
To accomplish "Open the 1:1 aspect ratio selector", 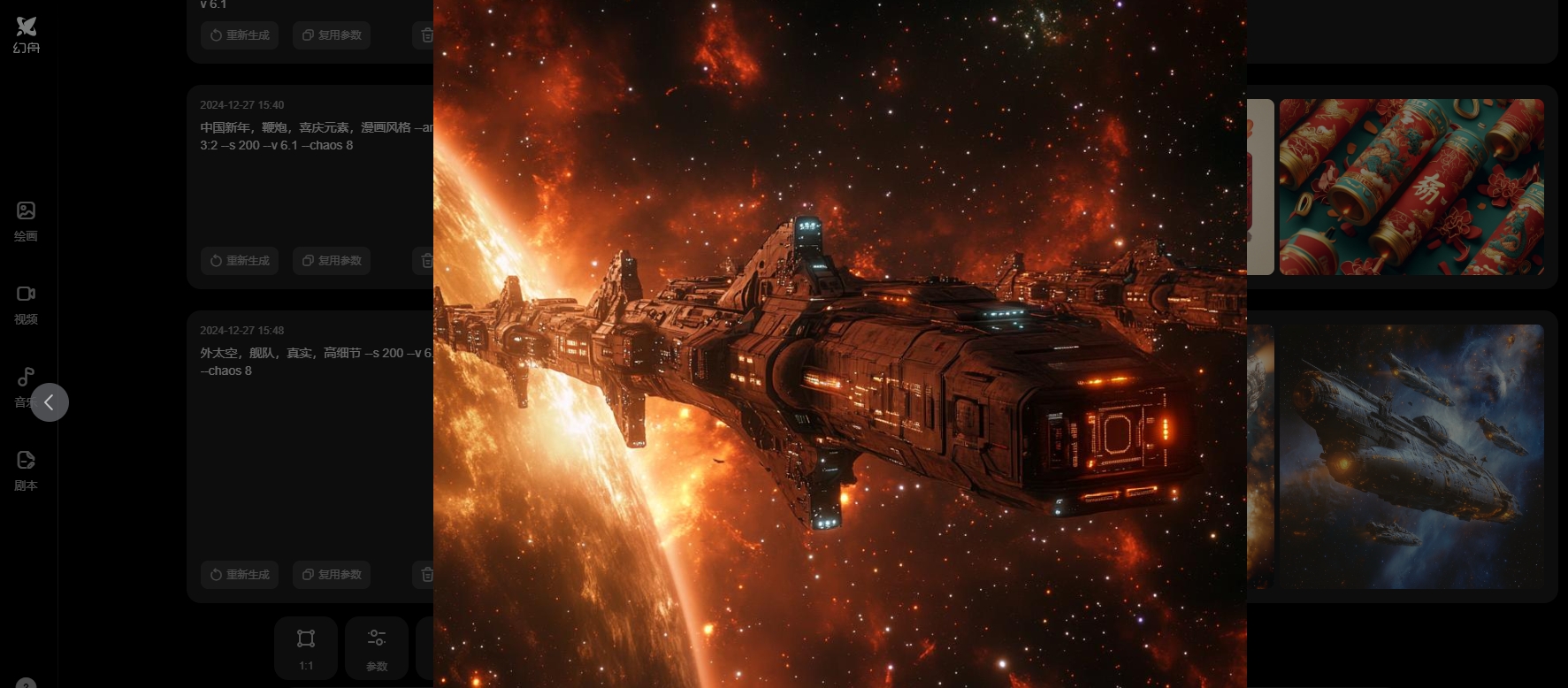I will point(306,647).
